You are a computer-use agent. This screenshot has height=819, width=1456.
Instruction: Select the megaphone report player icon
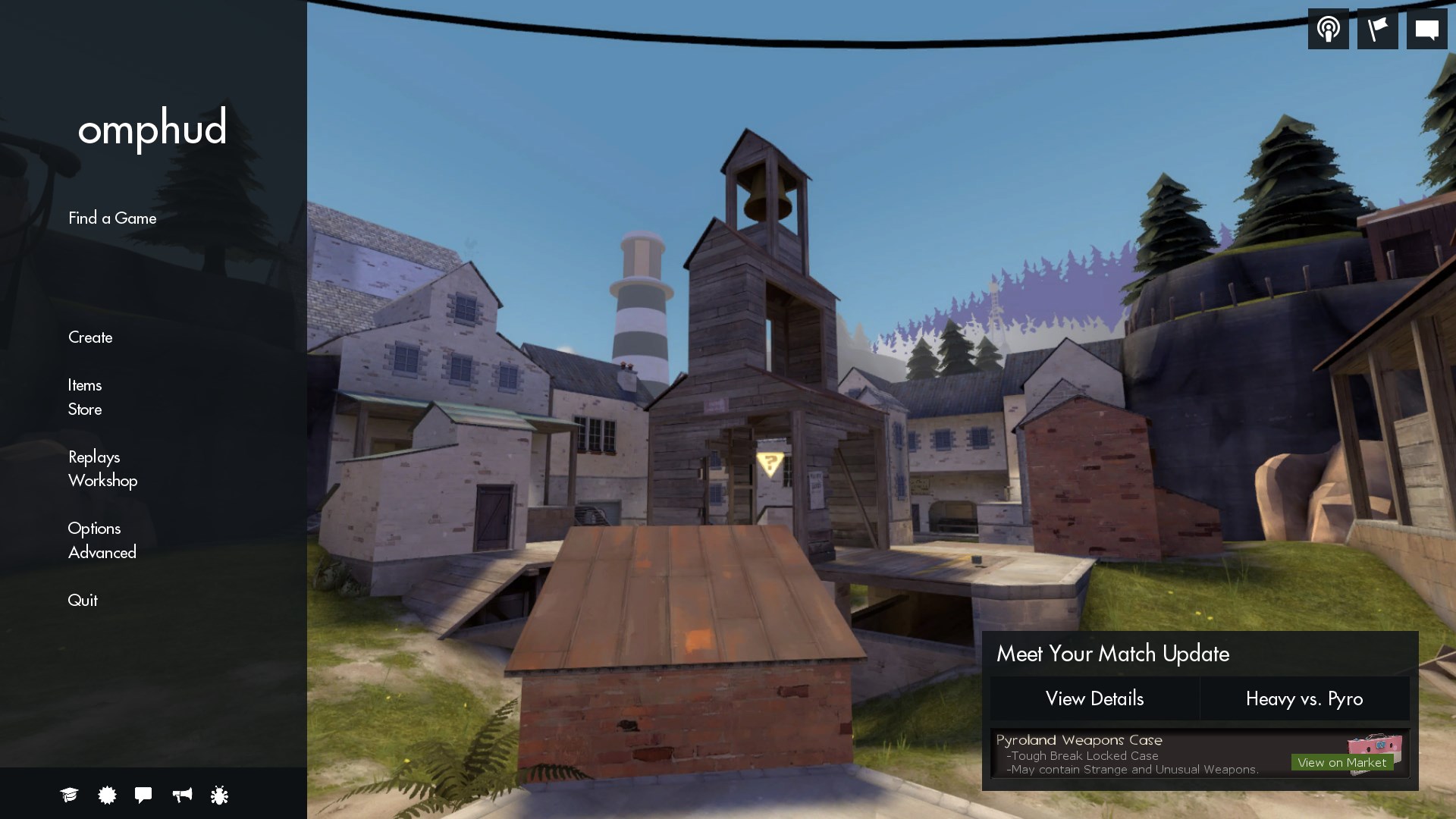coord(182,795)
